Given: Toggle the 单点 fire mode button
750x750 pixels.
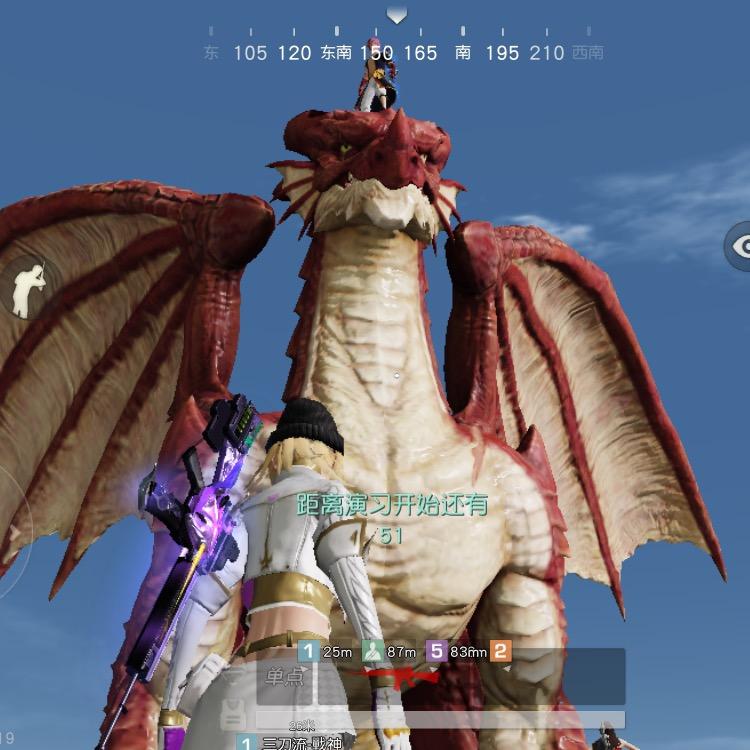Looking at the screenshot, I should [x=286, y=678].
